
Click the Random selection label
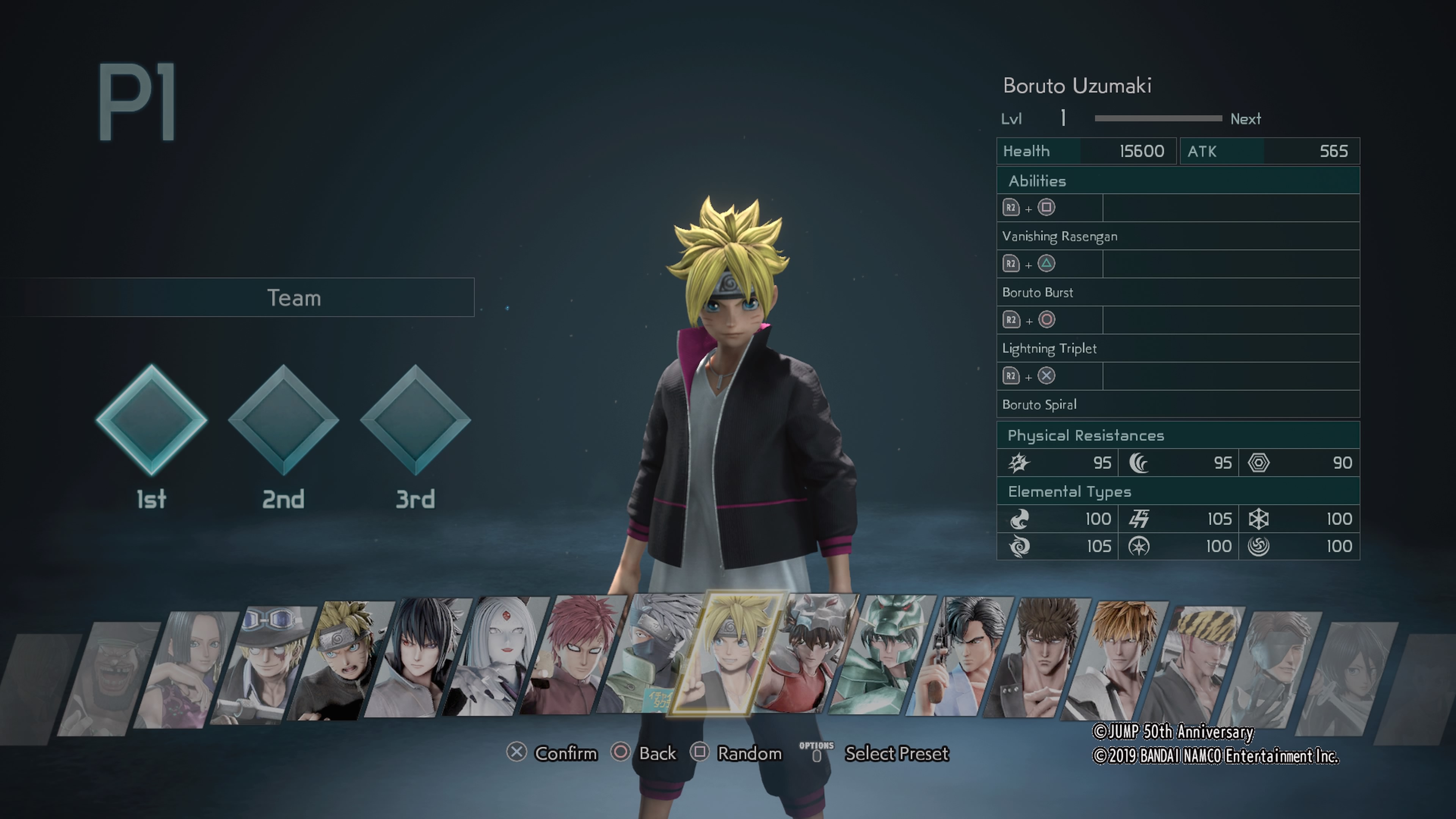tap(749, 753)
